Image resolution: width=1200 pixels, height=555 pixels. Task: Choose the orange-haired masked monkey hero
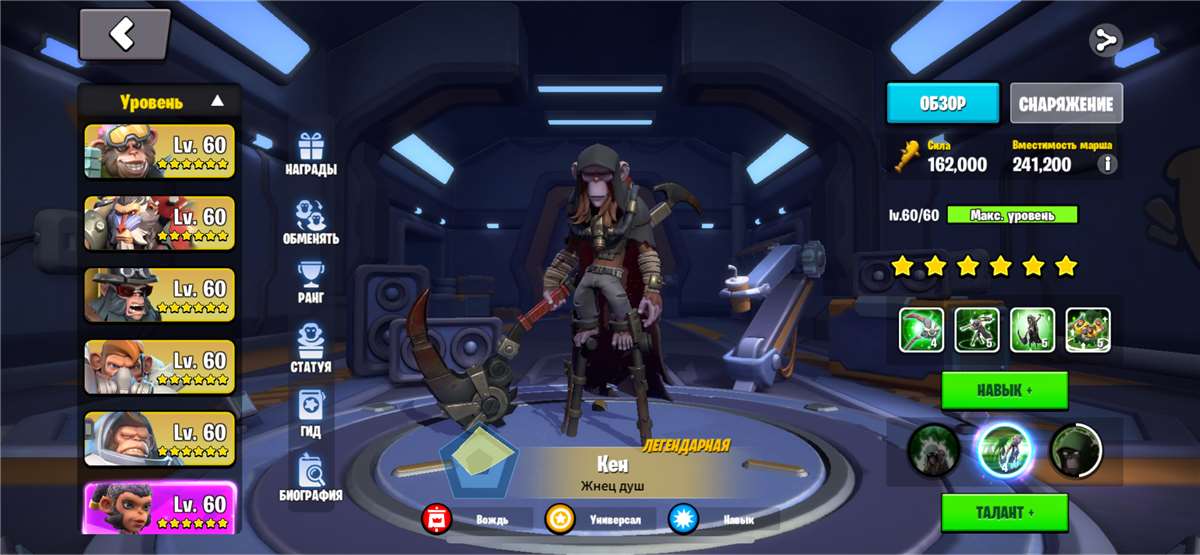(x=160, y=366)
